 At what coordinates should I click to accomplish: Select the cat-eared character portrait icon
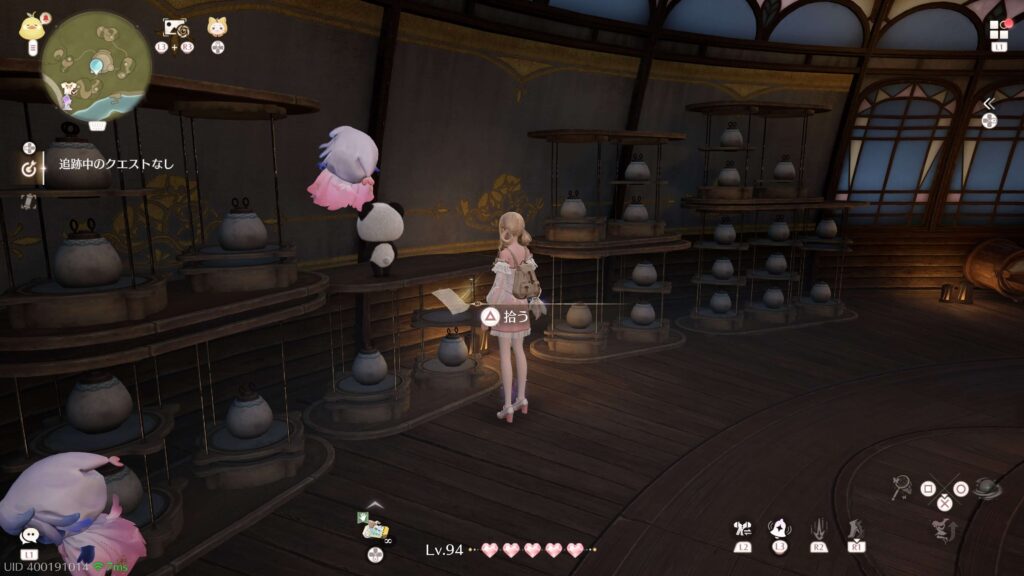coord(217,27)
